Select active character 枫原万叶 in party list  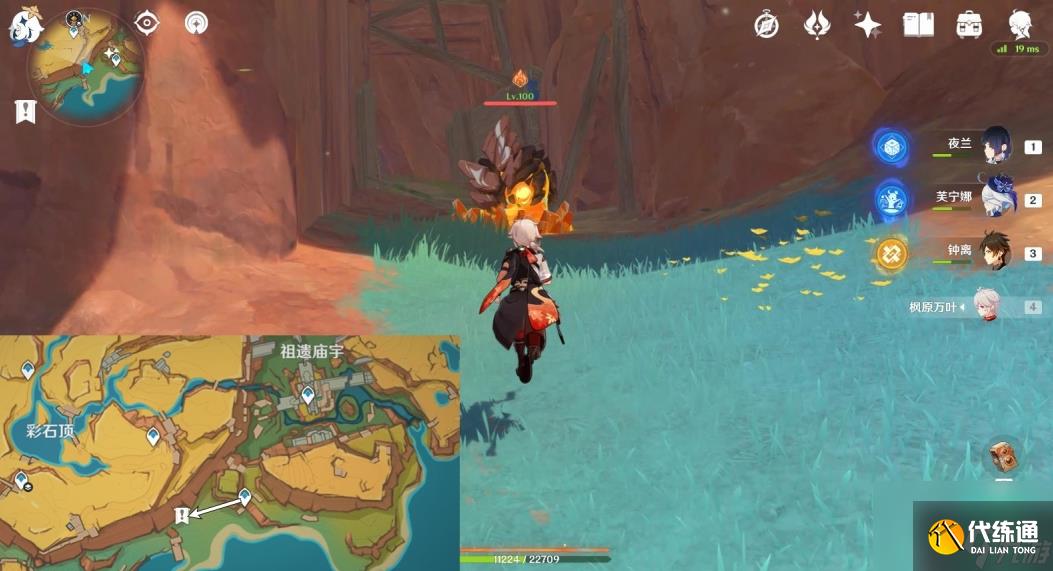tap(990, 306)
